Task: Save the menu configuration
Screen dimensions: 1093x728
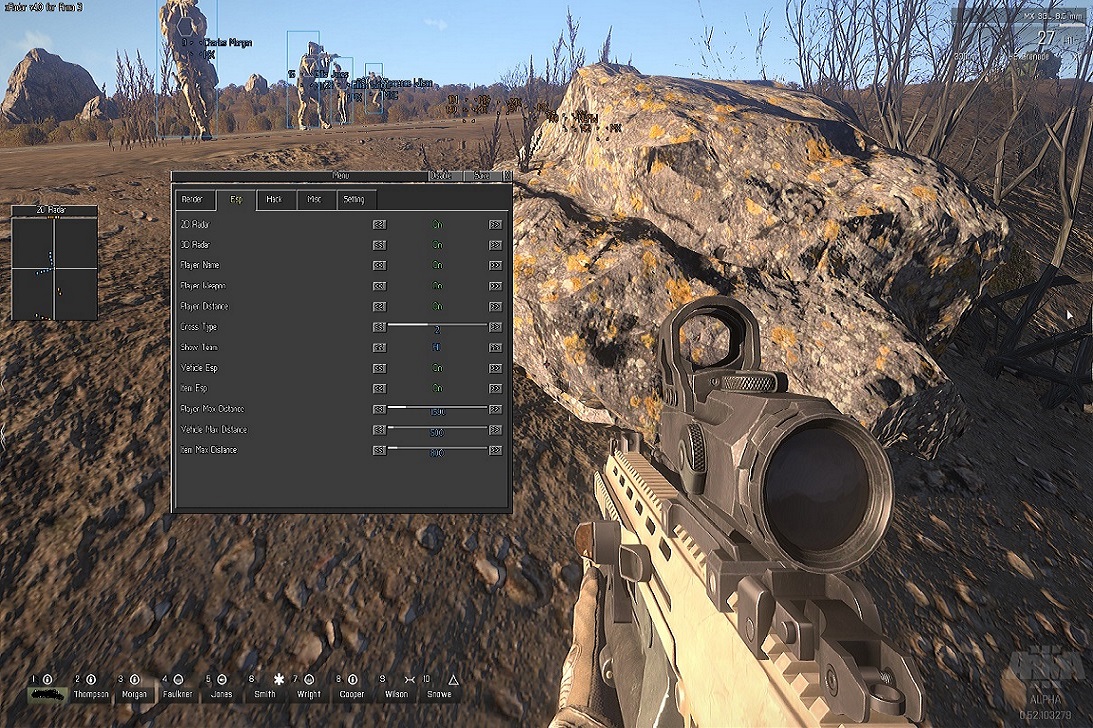Action: [x=482, y=176]
